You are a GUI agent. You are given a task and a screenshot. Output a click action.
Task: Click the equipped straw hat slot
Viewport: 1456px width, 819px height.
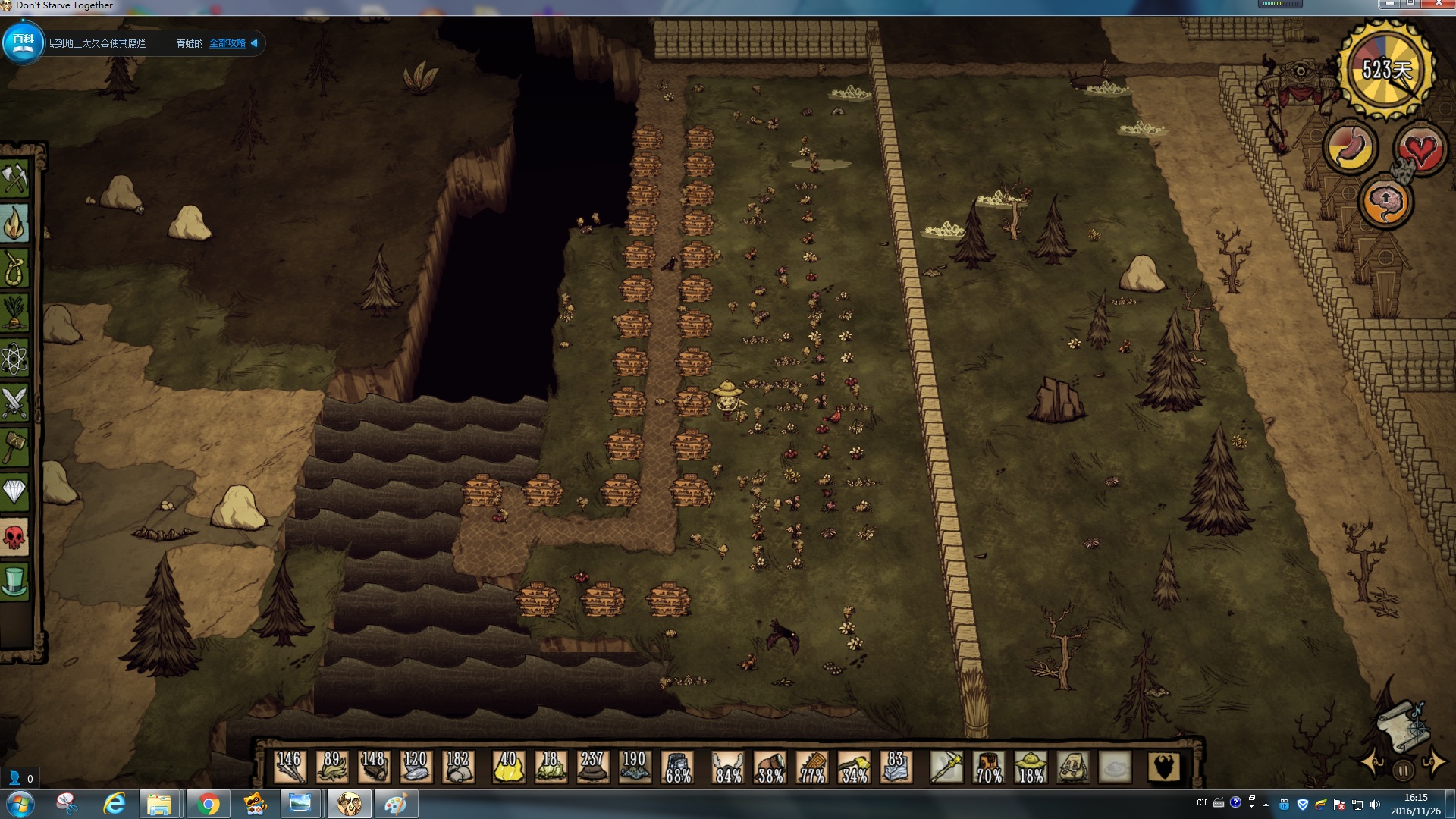[1031, 767]
